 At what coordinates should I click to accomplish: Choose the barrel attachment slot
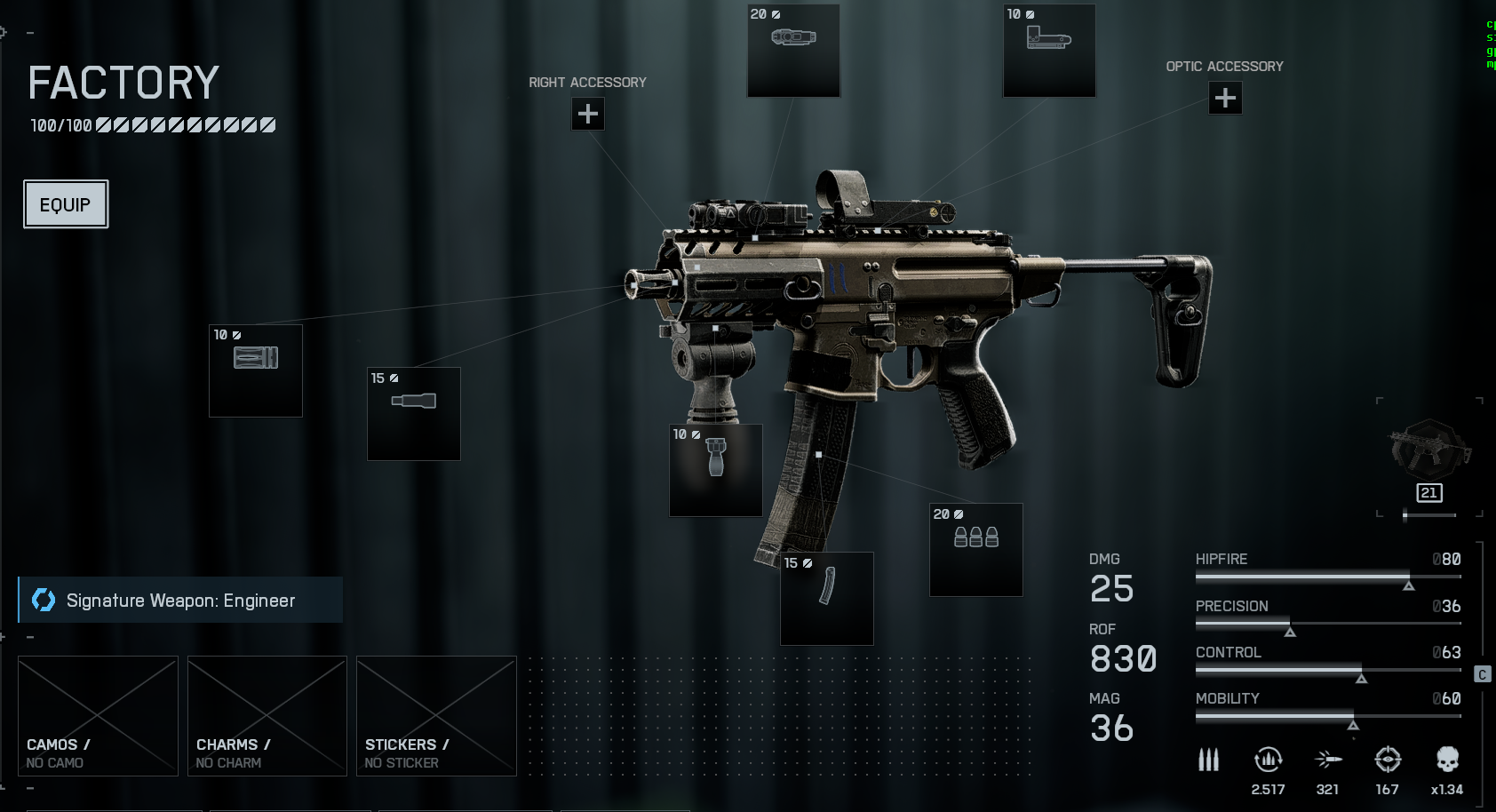click(x=414, y=413)
